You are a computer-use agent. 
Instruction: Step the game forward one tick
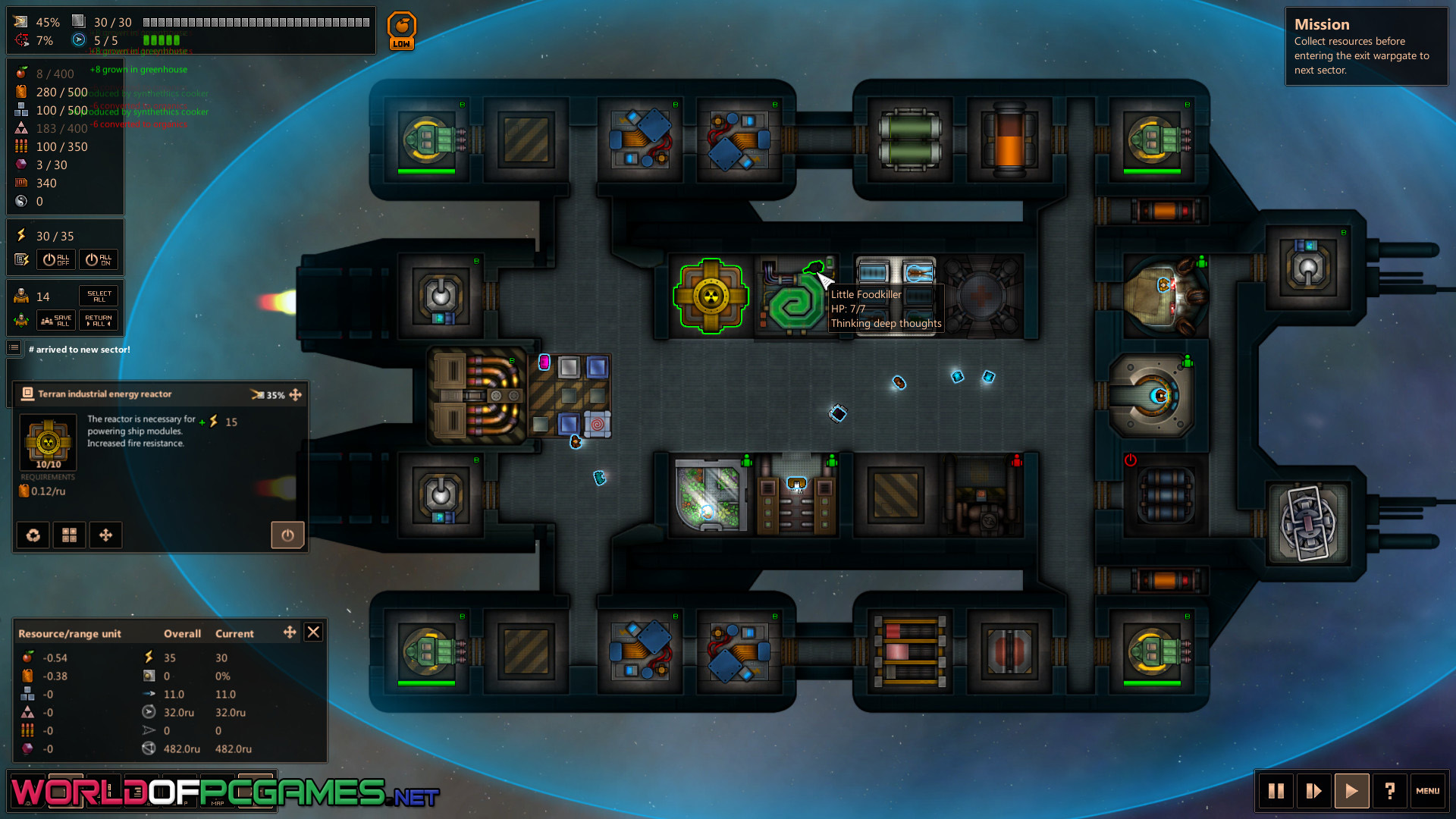[x=1314, y=791]
